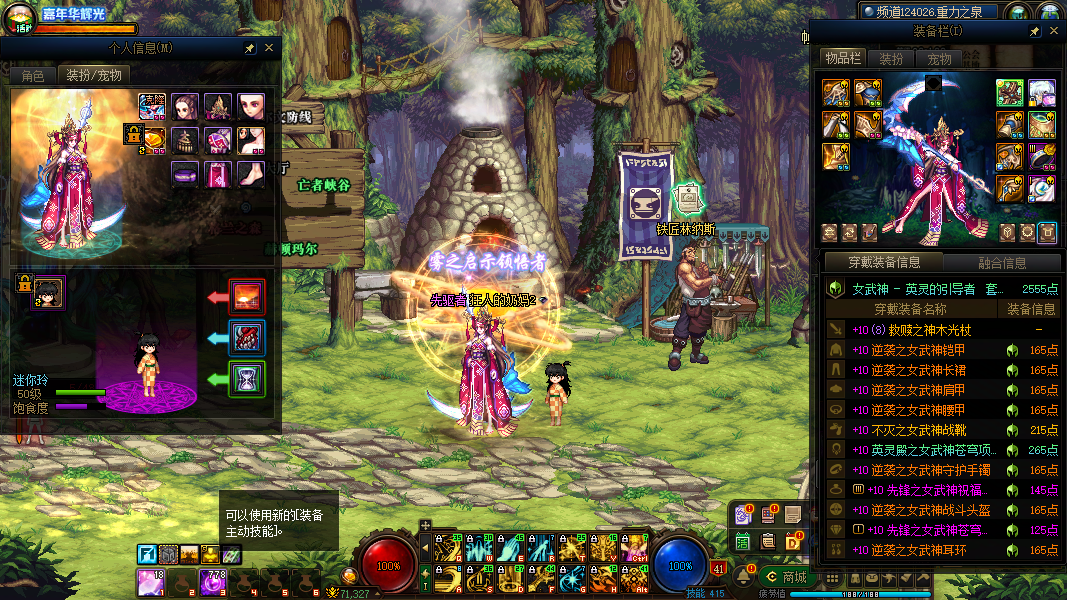The image size is (1067, 600).
Task: Show the 穿戴装备信息 worn equipment info tab
Action: pyautogui.click(x=883, y=263)
